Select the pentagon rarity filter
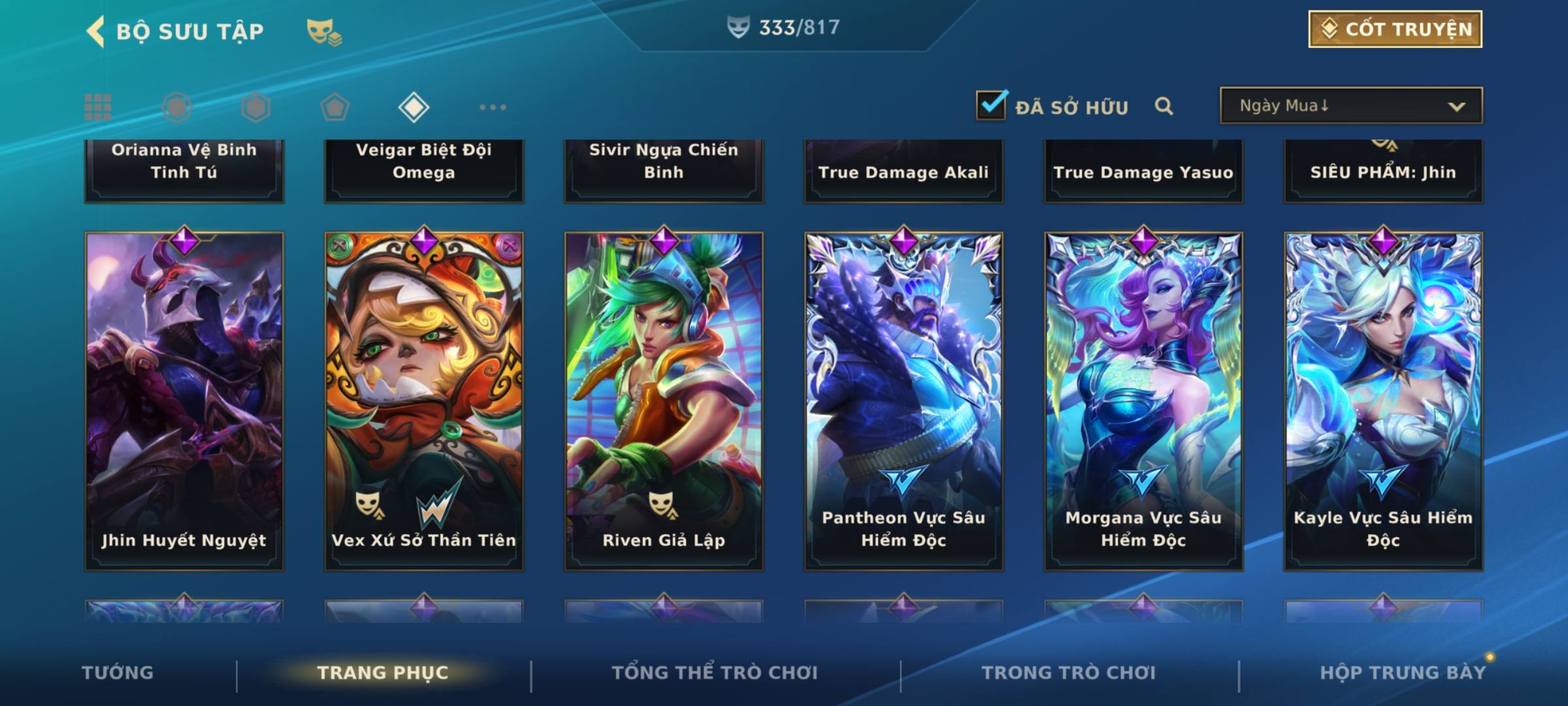Screen dimensions: 1568x706 [335, 107]
